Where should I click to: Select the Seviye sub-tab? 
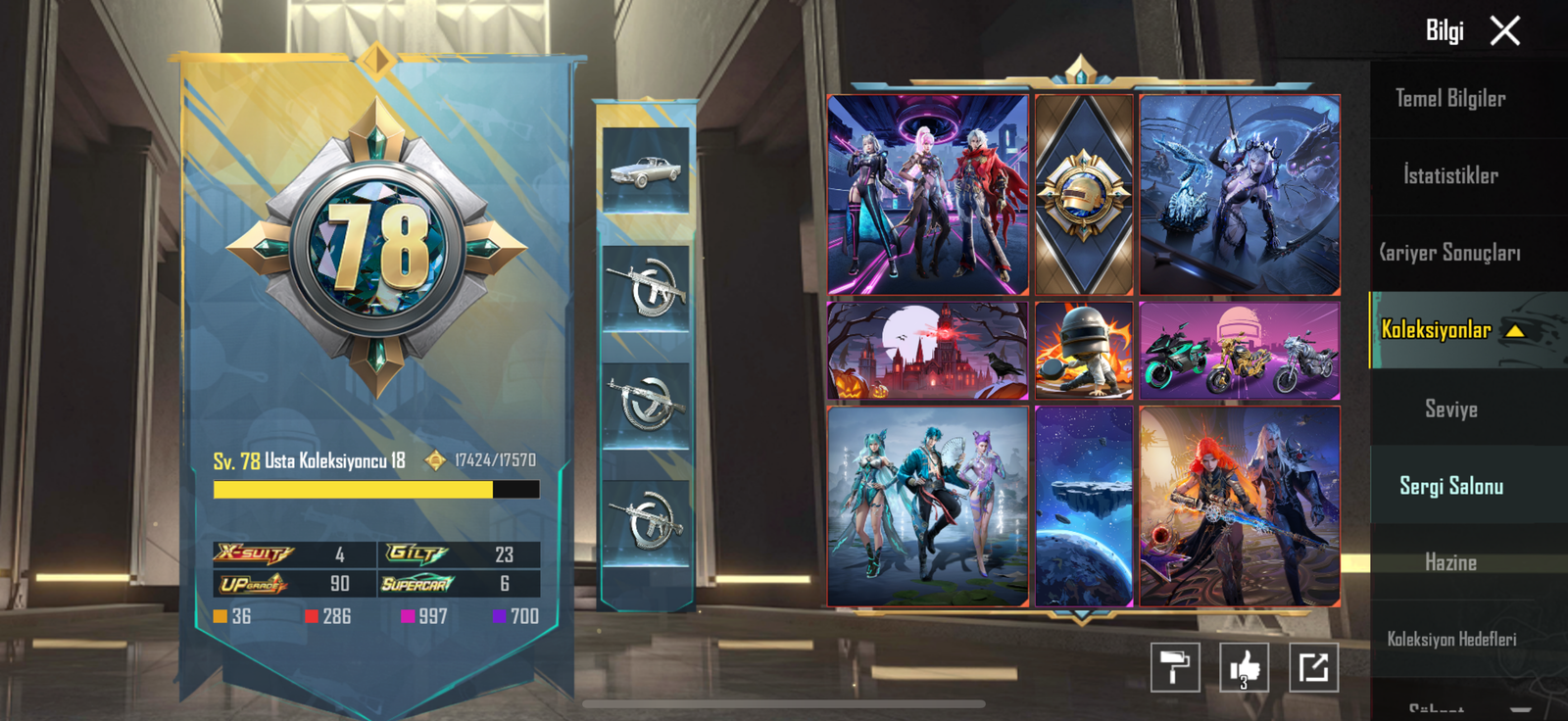(1450, 409)
